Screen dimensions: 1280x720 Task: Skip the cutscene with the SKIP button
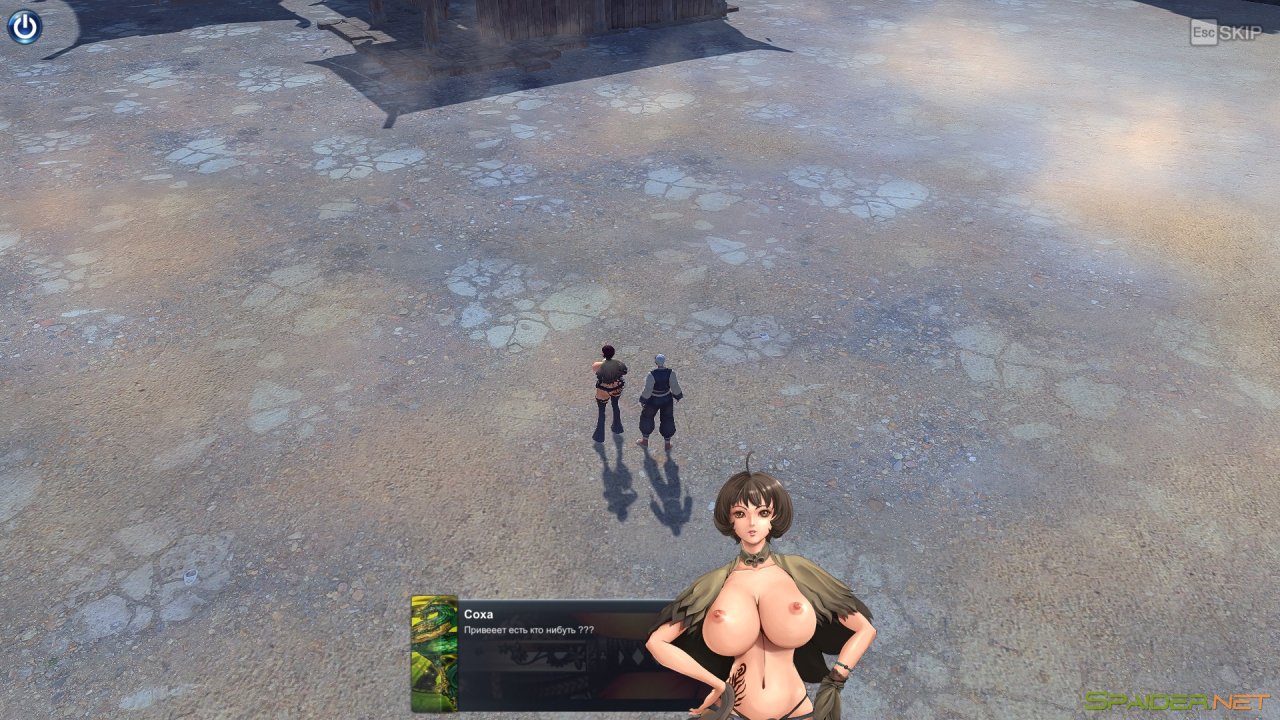click(x=1226, y=32)
